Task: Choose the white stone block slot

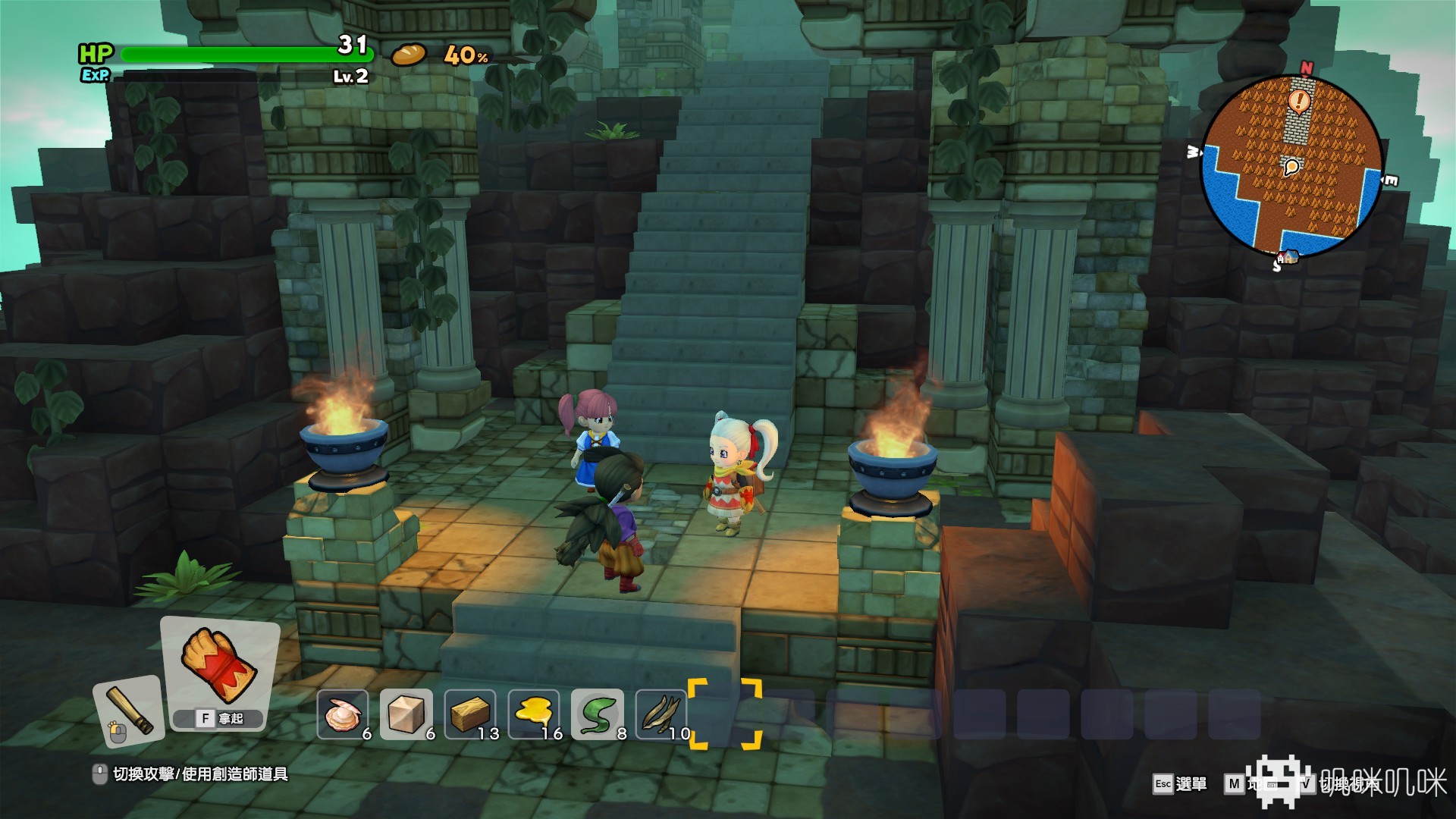Action: [x=406, y=714]
